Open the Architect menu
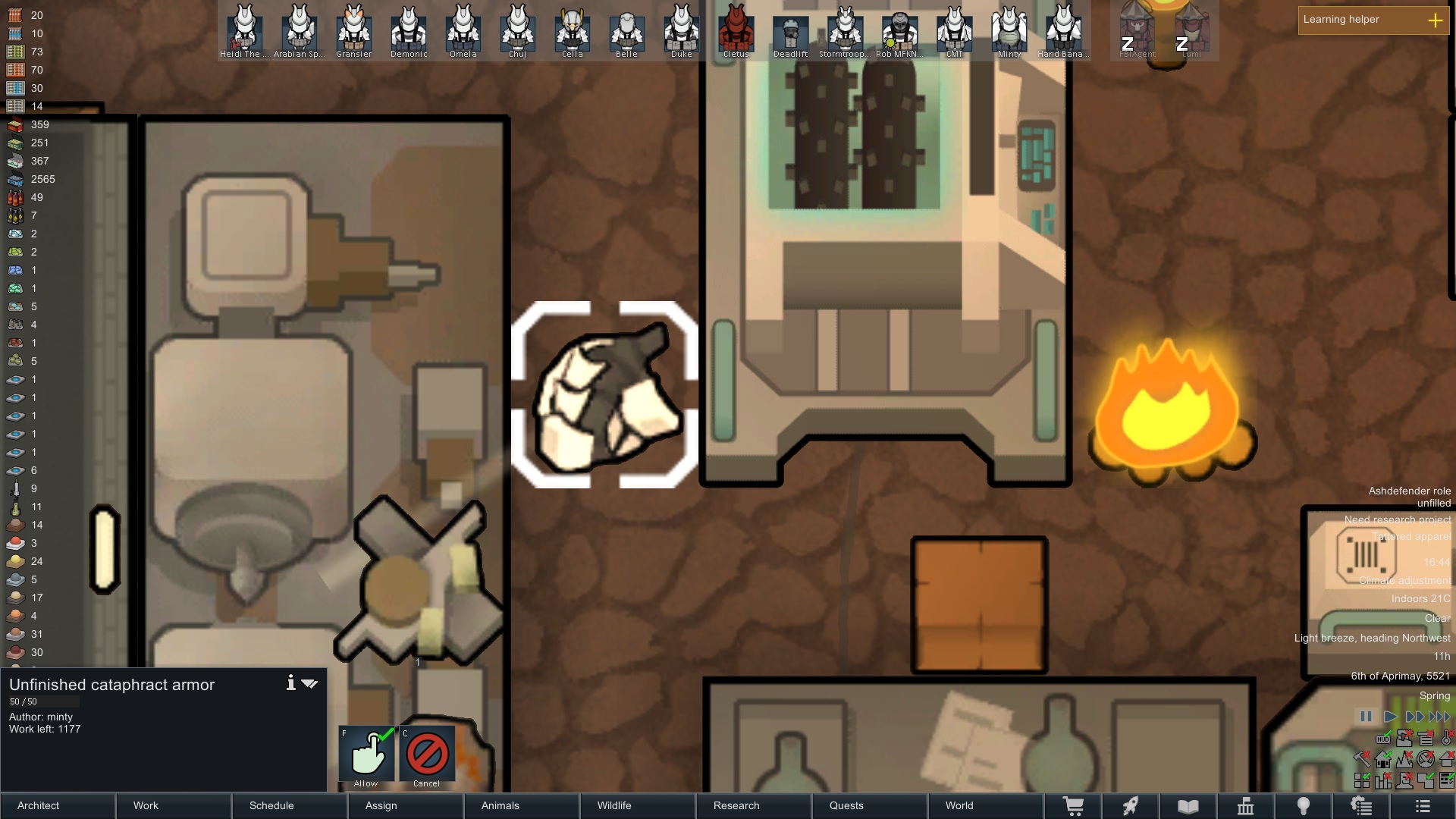This screenshot has height=819, width=1456. tap(39, 805)
